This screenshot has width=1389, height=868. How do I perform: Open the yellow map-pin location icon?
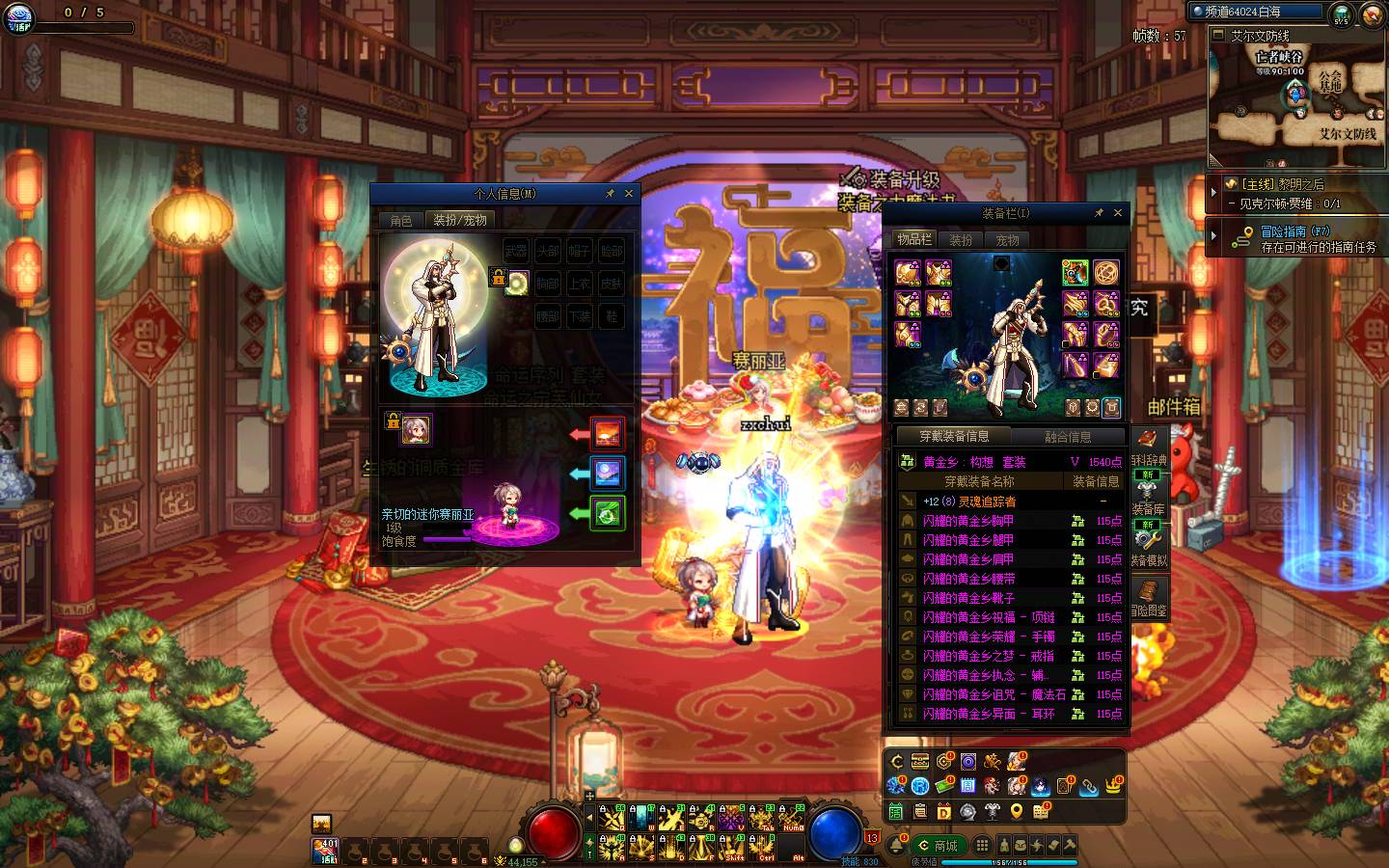pos(1016,812)
